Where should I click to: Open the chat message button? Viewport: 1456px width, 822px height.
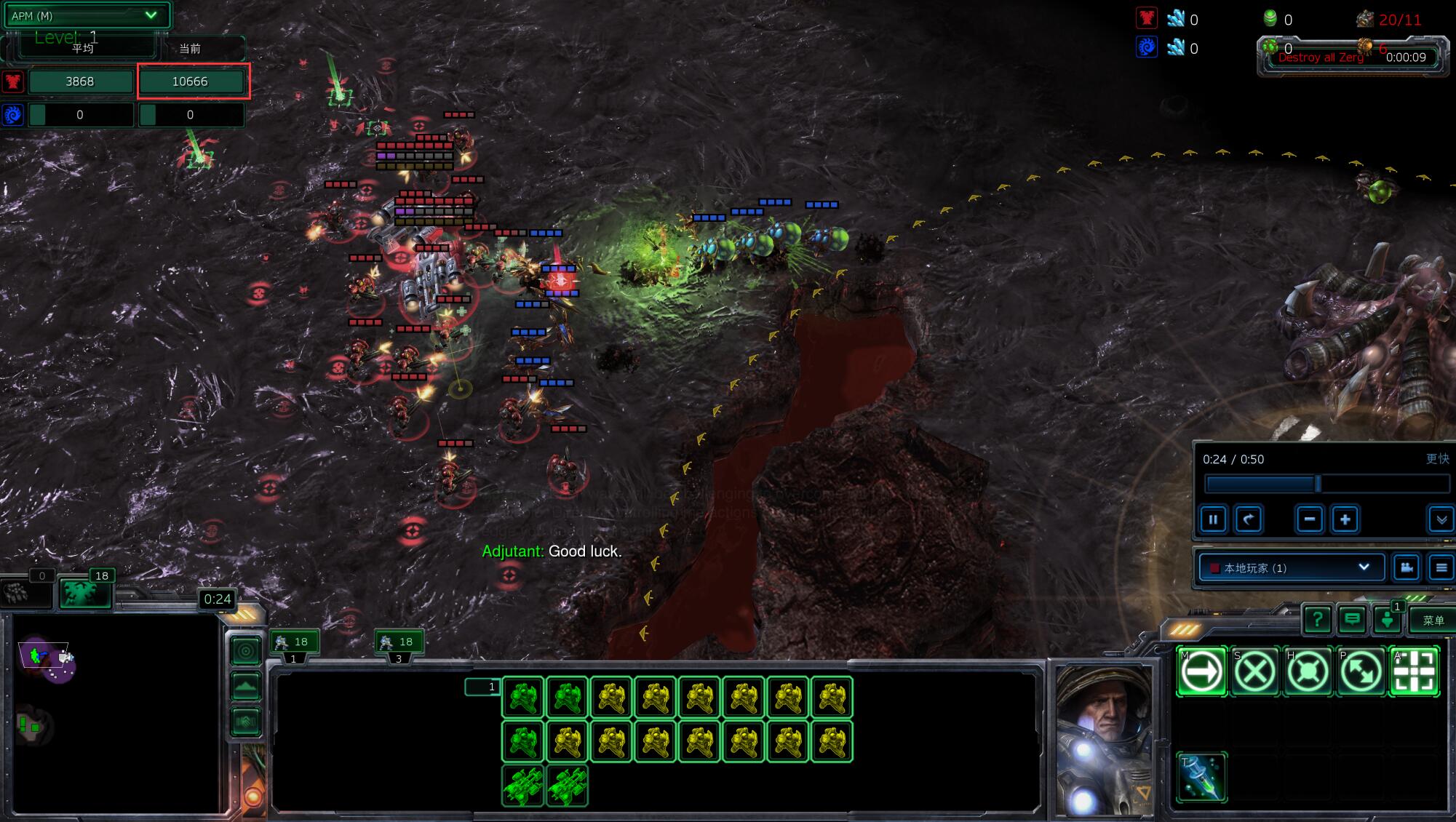(x=1353, y=620)
